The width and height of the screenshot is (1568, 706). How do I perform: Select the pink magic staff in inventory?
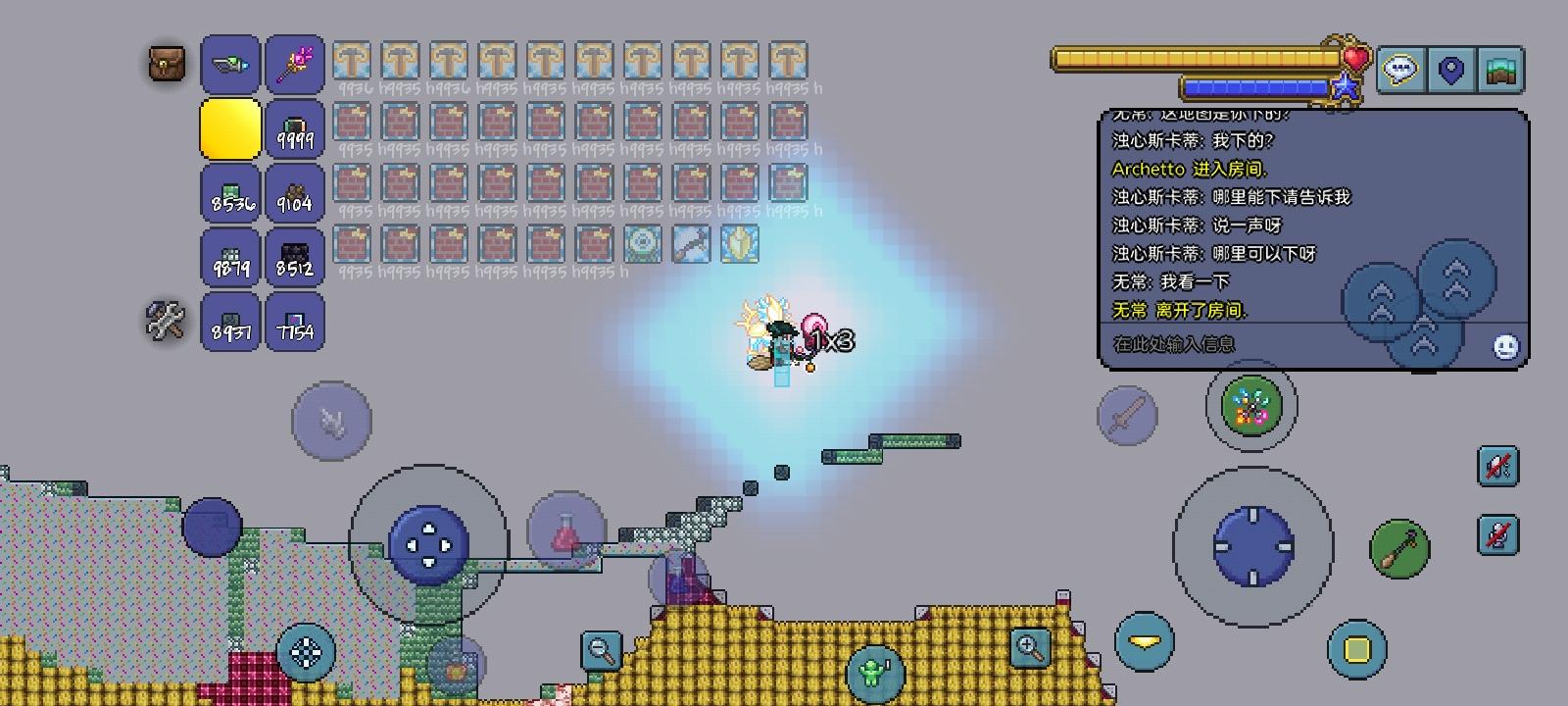294,63
